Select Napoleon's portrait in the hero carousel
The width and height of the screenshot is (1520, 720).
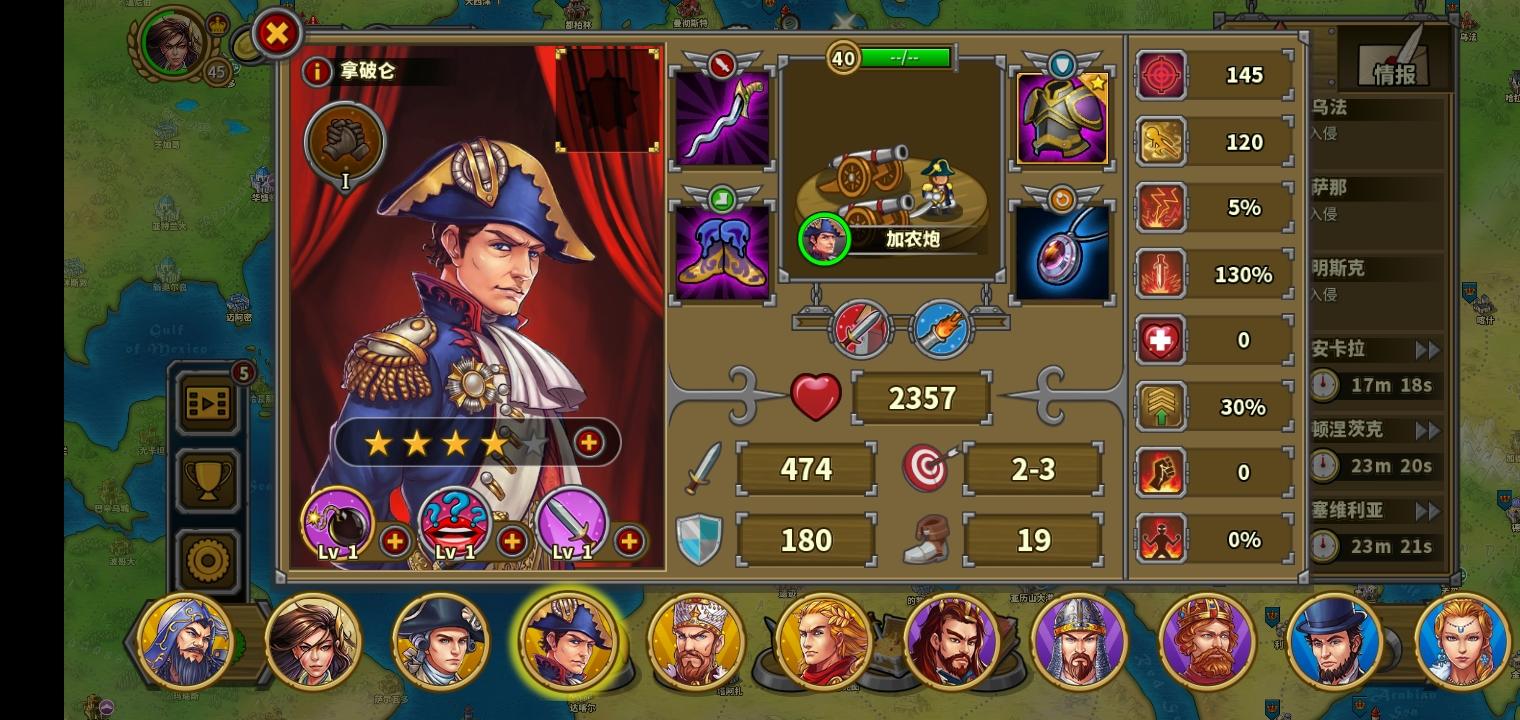click(570, 640)
